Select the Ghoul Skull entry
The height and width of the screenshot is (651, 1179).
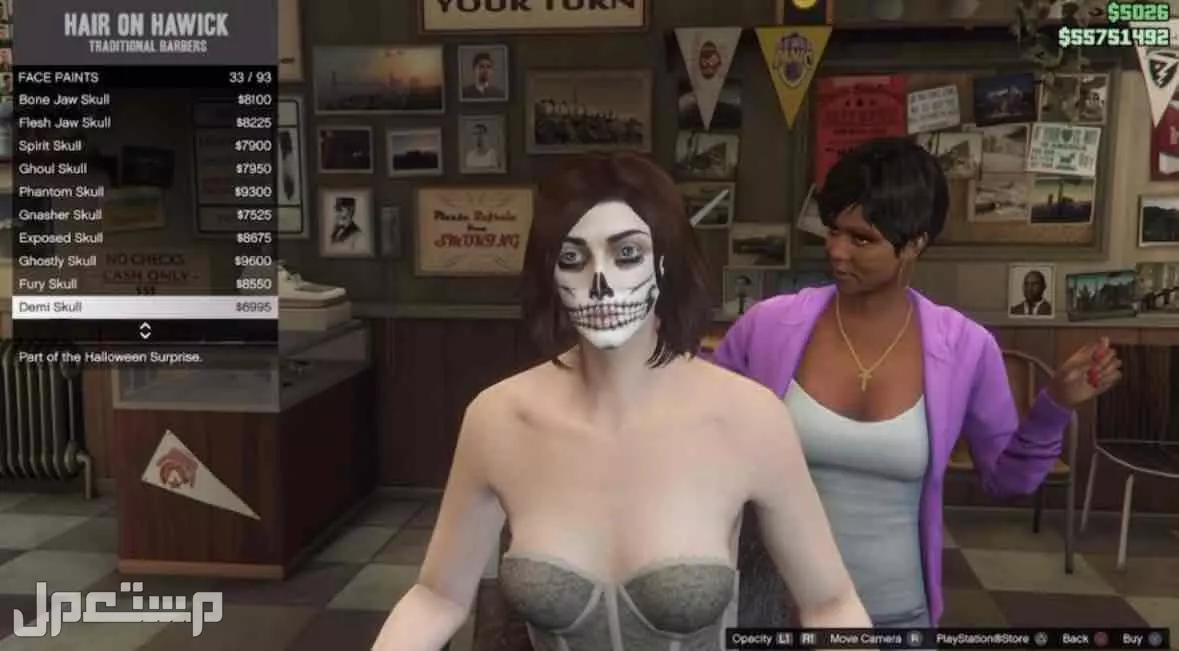pos(144,169)
